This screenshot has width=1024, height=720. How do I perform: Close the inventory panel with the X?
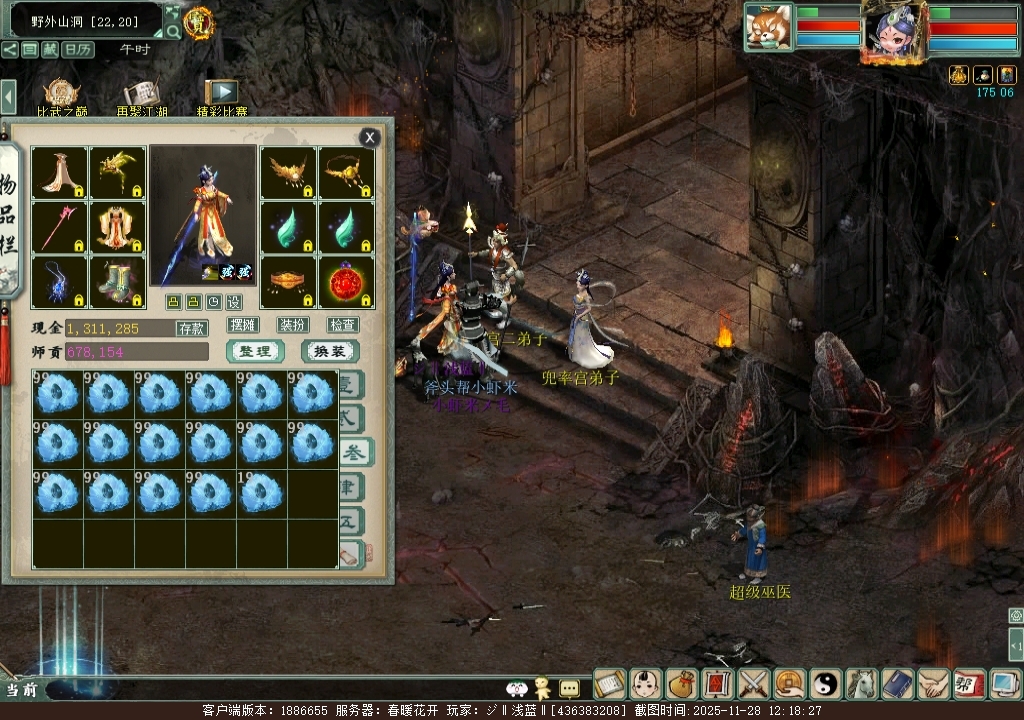[370, 138]
